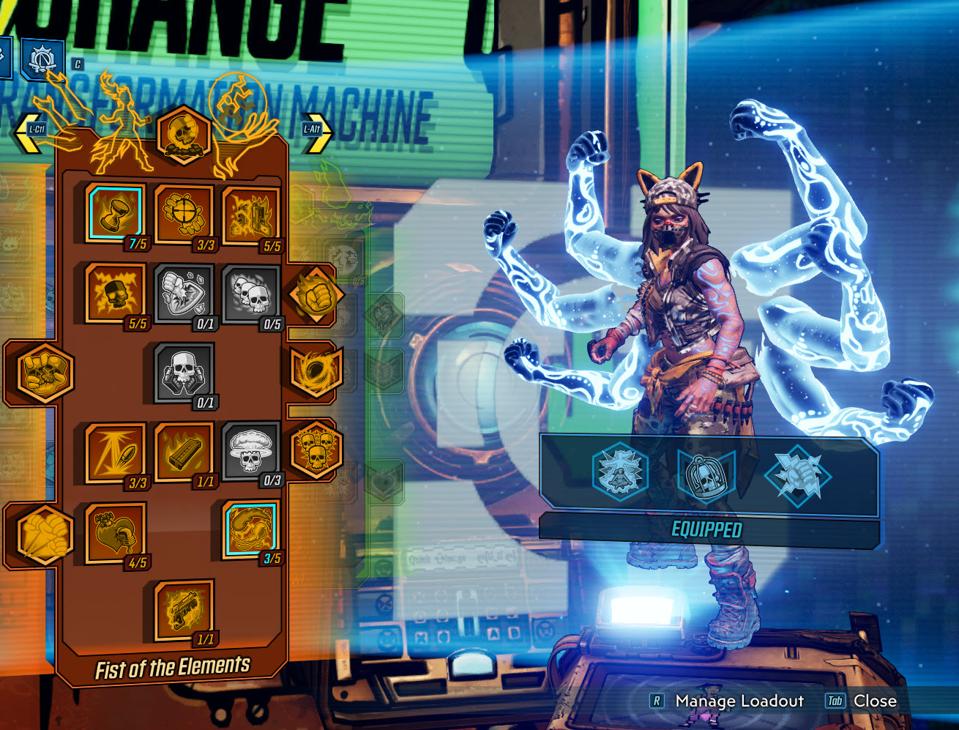The height and width of the screenshot is (730, 959).
Task: Select the grey three-skulls skill showing 0/5
Action: (x=251, y=293)
